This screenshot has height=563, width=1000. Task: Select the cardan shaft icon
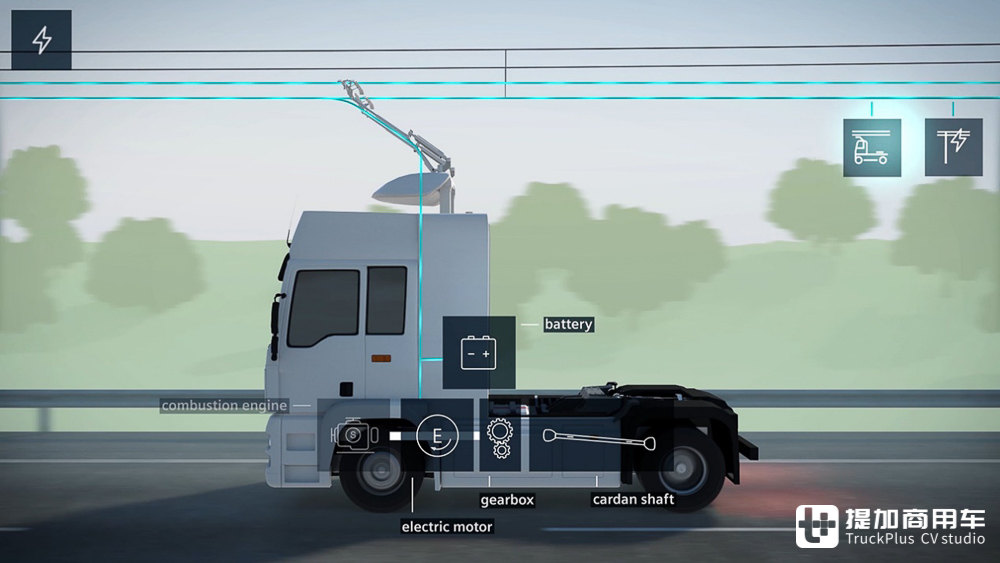click(x=599, y=436)
